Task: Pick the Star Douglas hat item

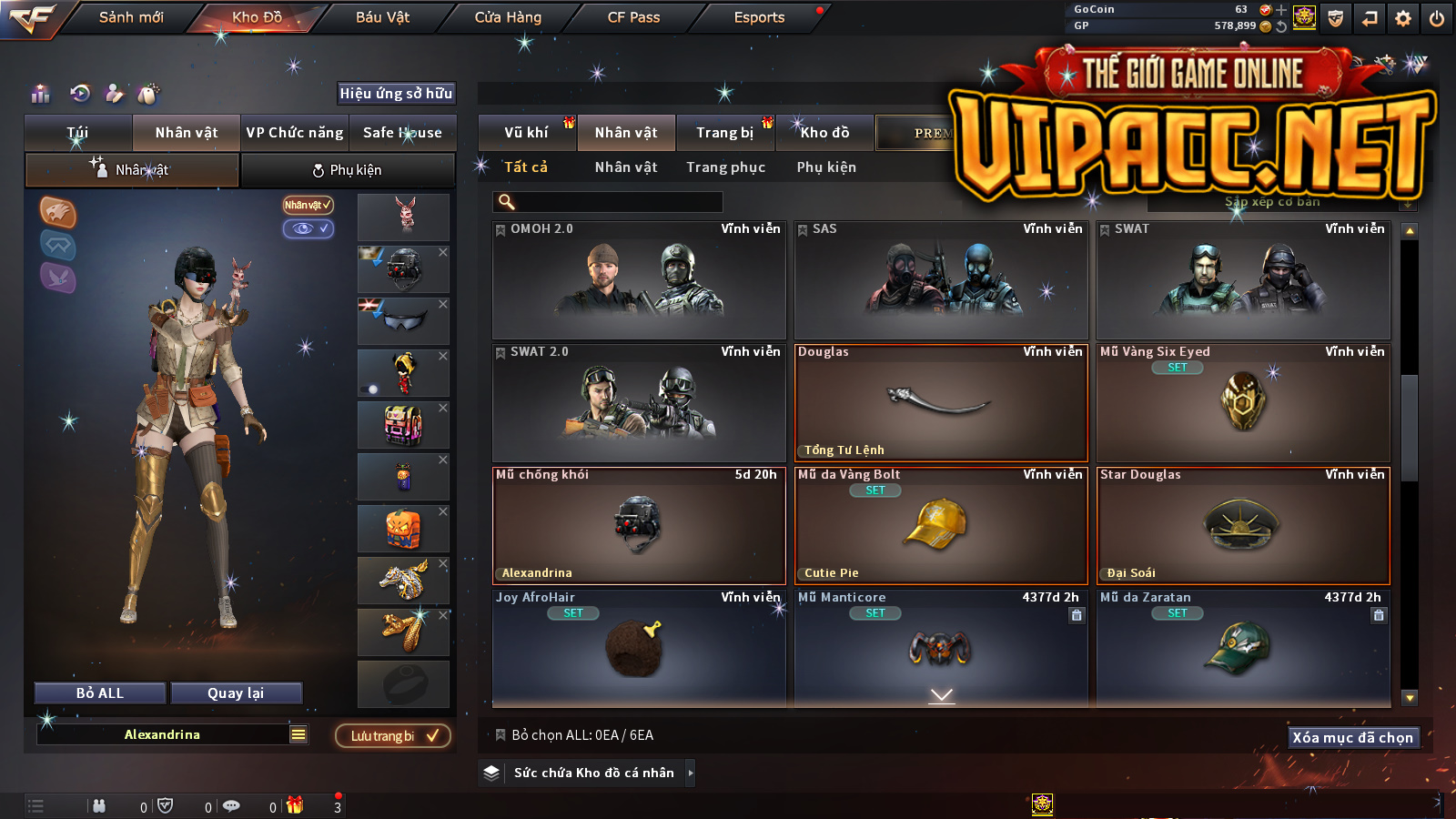Action: (1243, 526)
